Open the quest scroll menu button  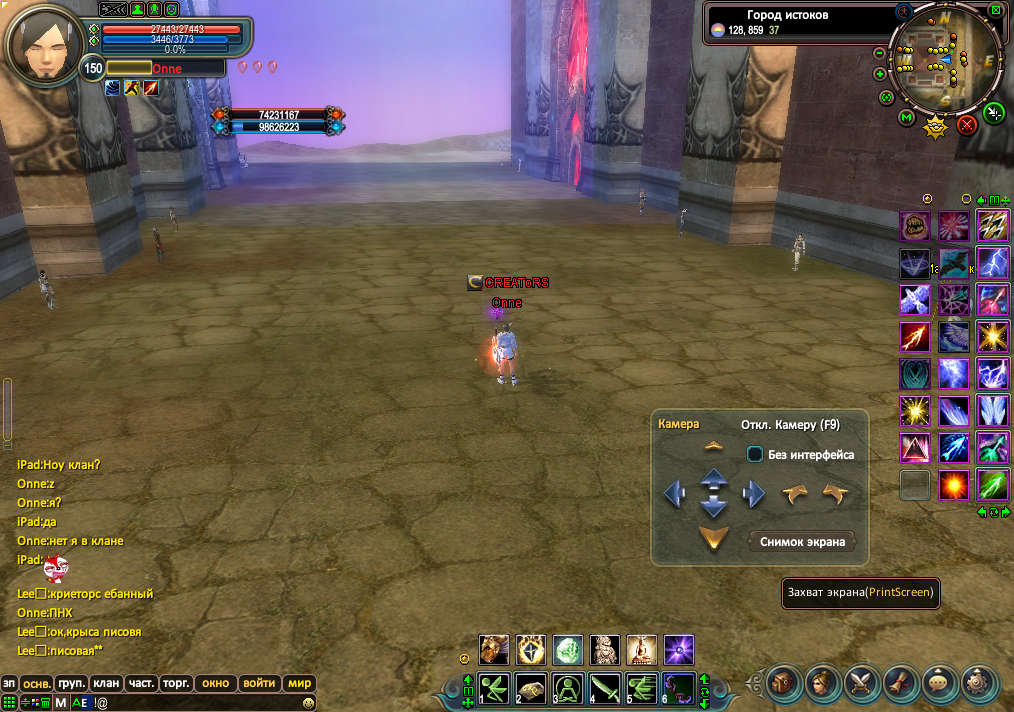pyautogui.click(x=901, y=683)
